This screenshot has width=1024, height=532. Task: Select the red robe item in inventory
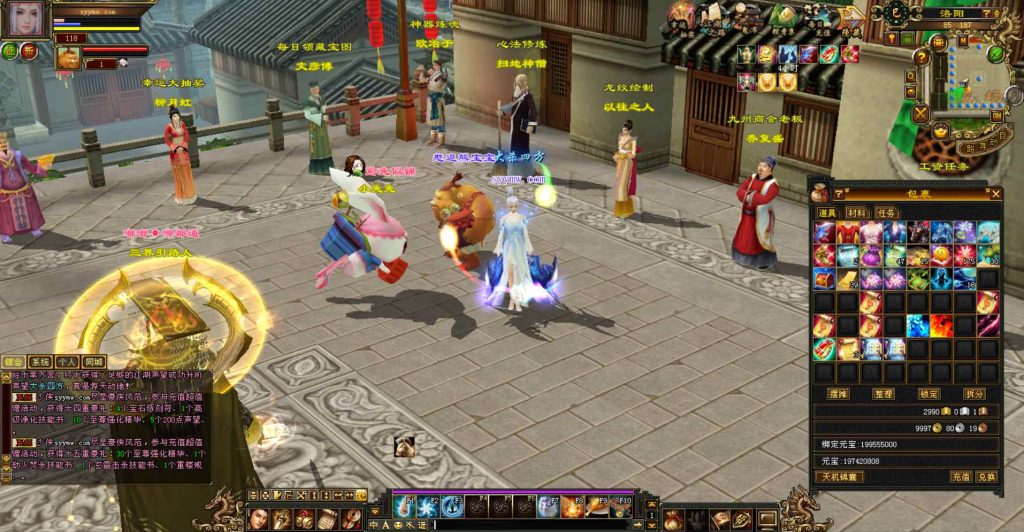point(847,233)
